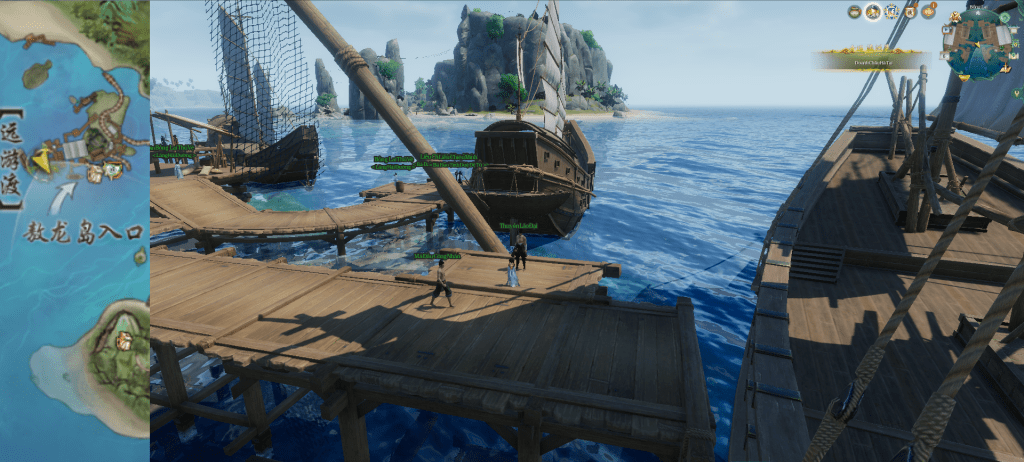The width and height of the screenshot is (1024, 462).
Task: Open the shield banner icon with orange dot
Action: point(910,12)
